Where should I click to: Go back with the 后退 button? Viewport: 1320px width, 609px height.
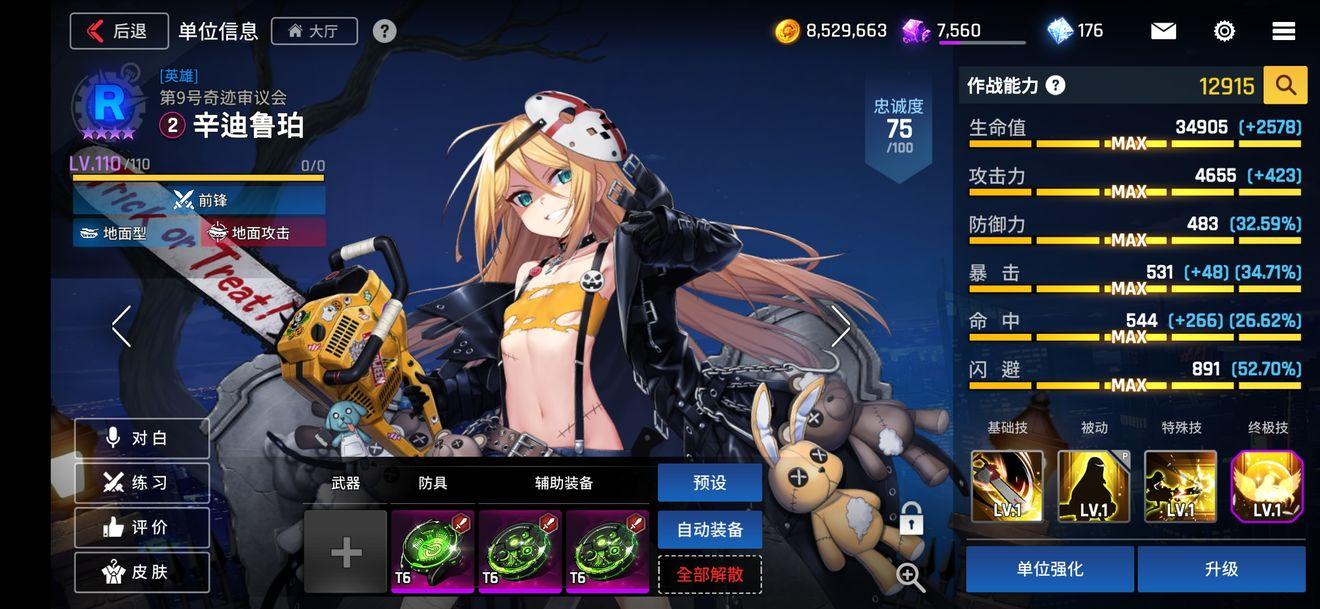[x=118, y=31]
